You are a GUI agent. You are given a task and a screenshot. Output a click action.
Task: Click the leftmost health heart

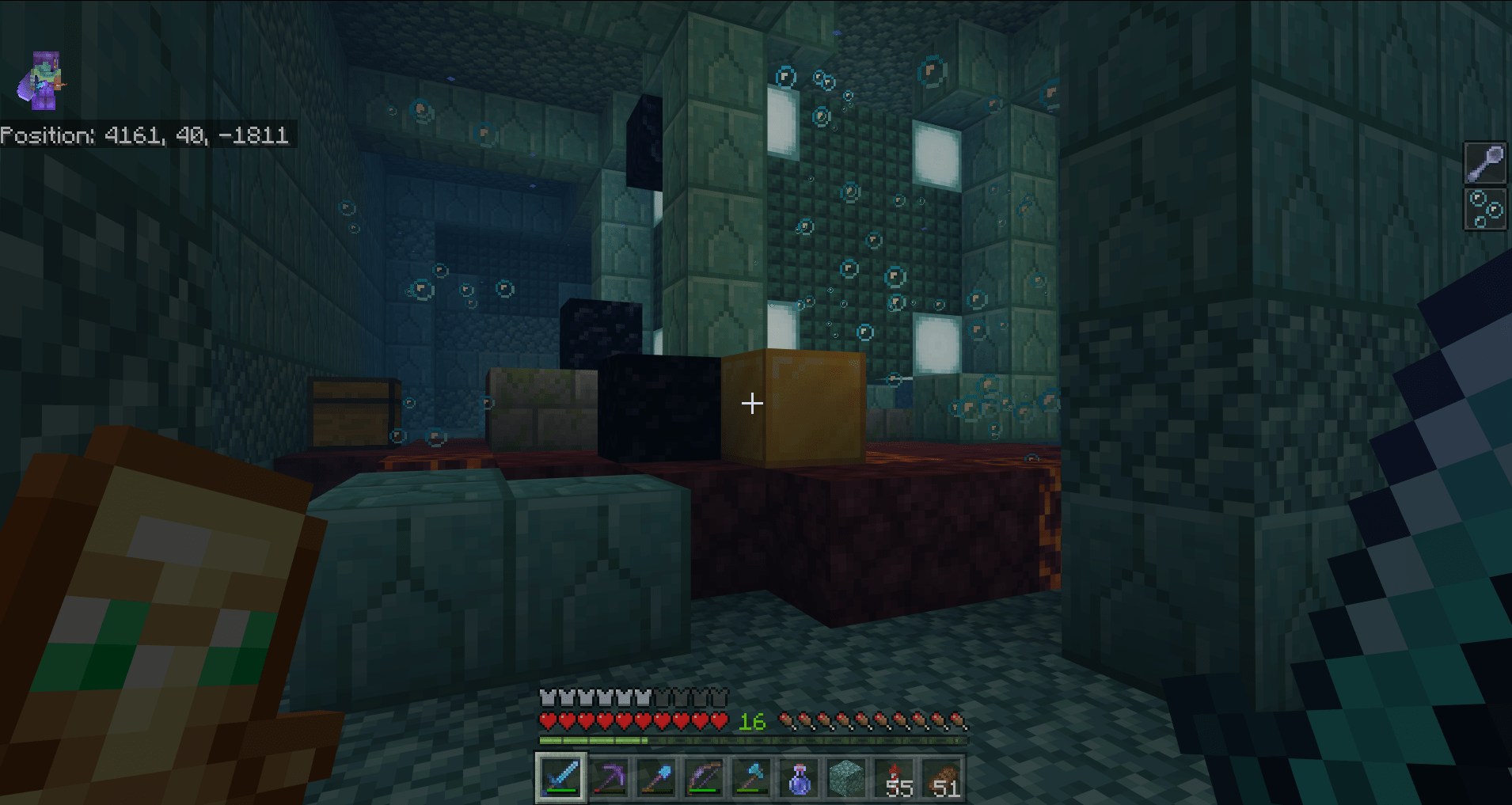tap(548, 721)
